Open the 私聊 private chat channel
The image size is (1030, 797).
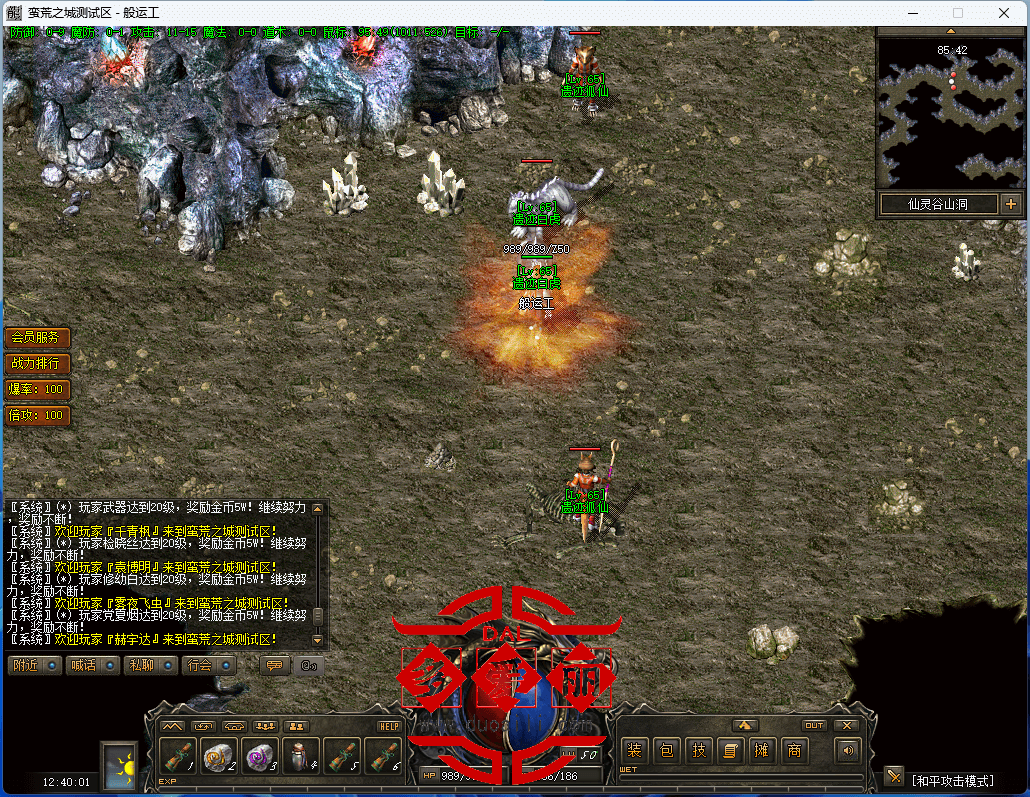click(150, 665)
